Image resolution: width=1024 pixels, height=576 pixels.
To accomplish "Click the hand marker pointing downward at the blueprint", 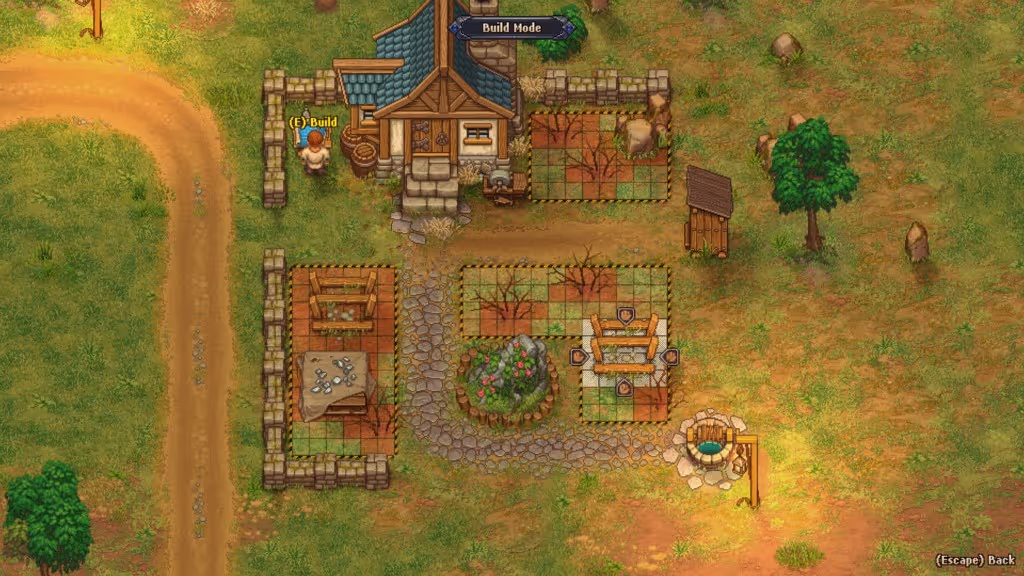I will click(625, 316).
